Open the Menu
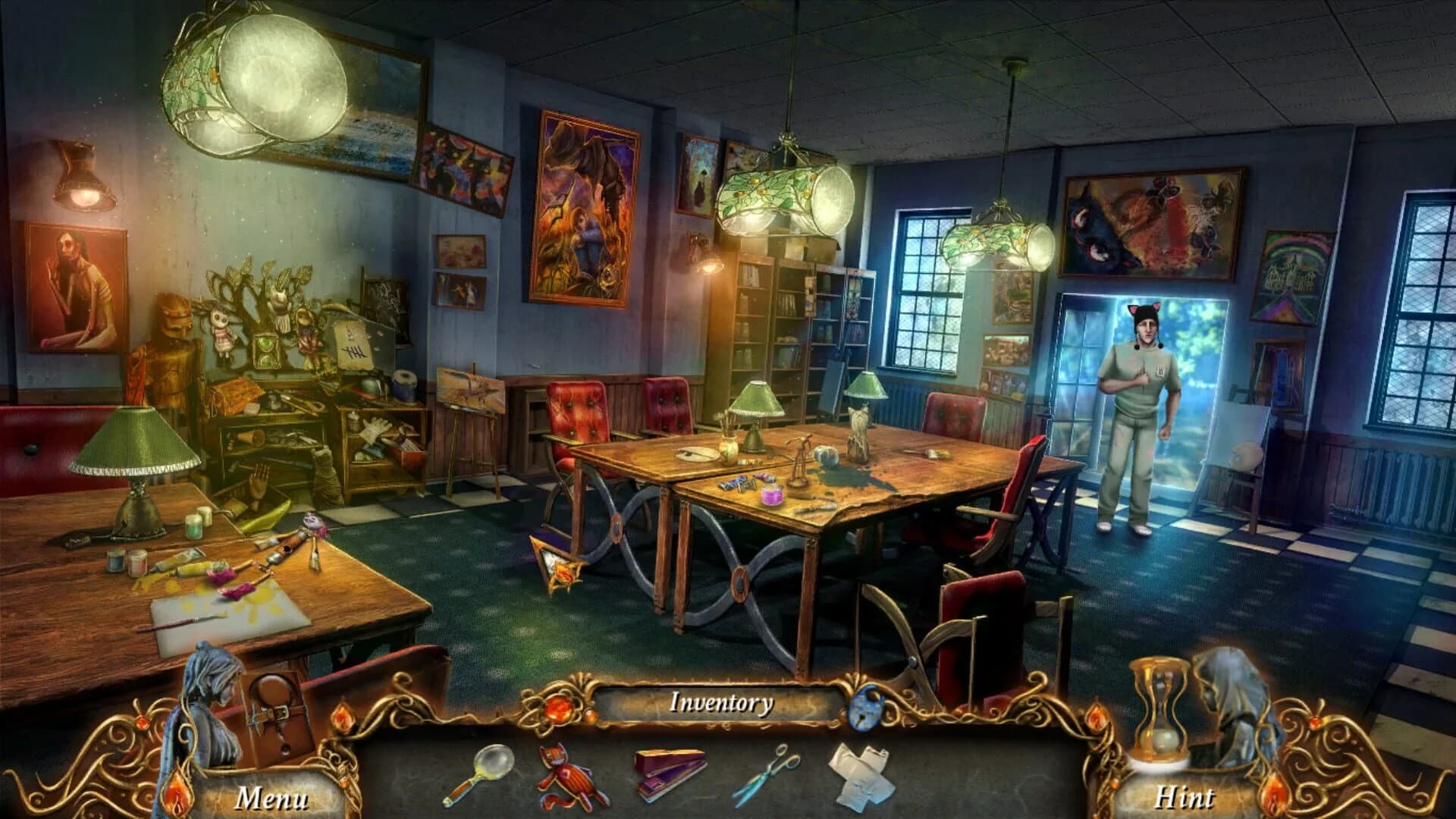The height and width of the screenshot is (819, 1456). pyautogui.click(x=273, y=799)
